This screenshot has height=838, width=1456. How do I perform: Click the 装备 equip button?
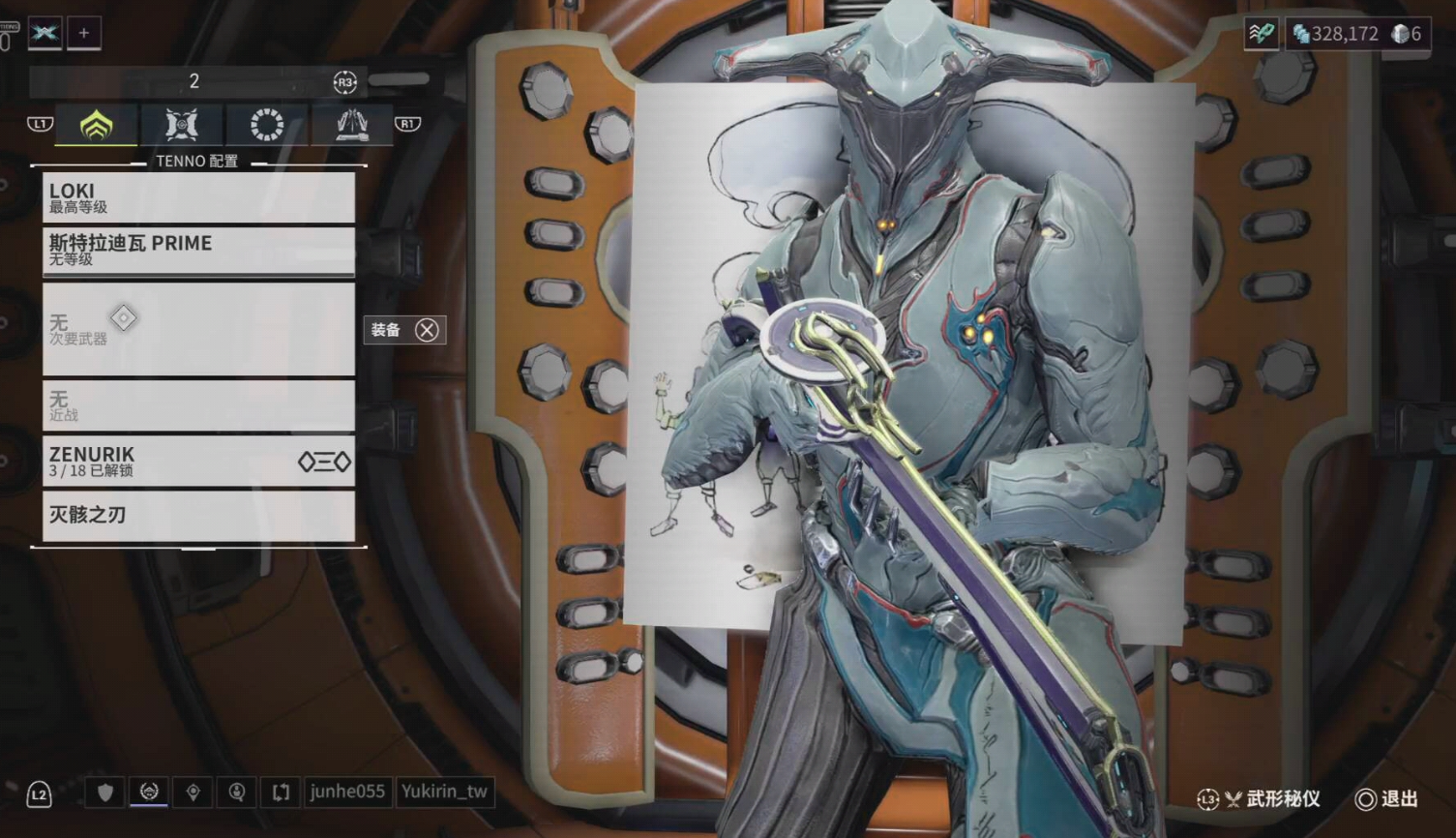(404, 330)
